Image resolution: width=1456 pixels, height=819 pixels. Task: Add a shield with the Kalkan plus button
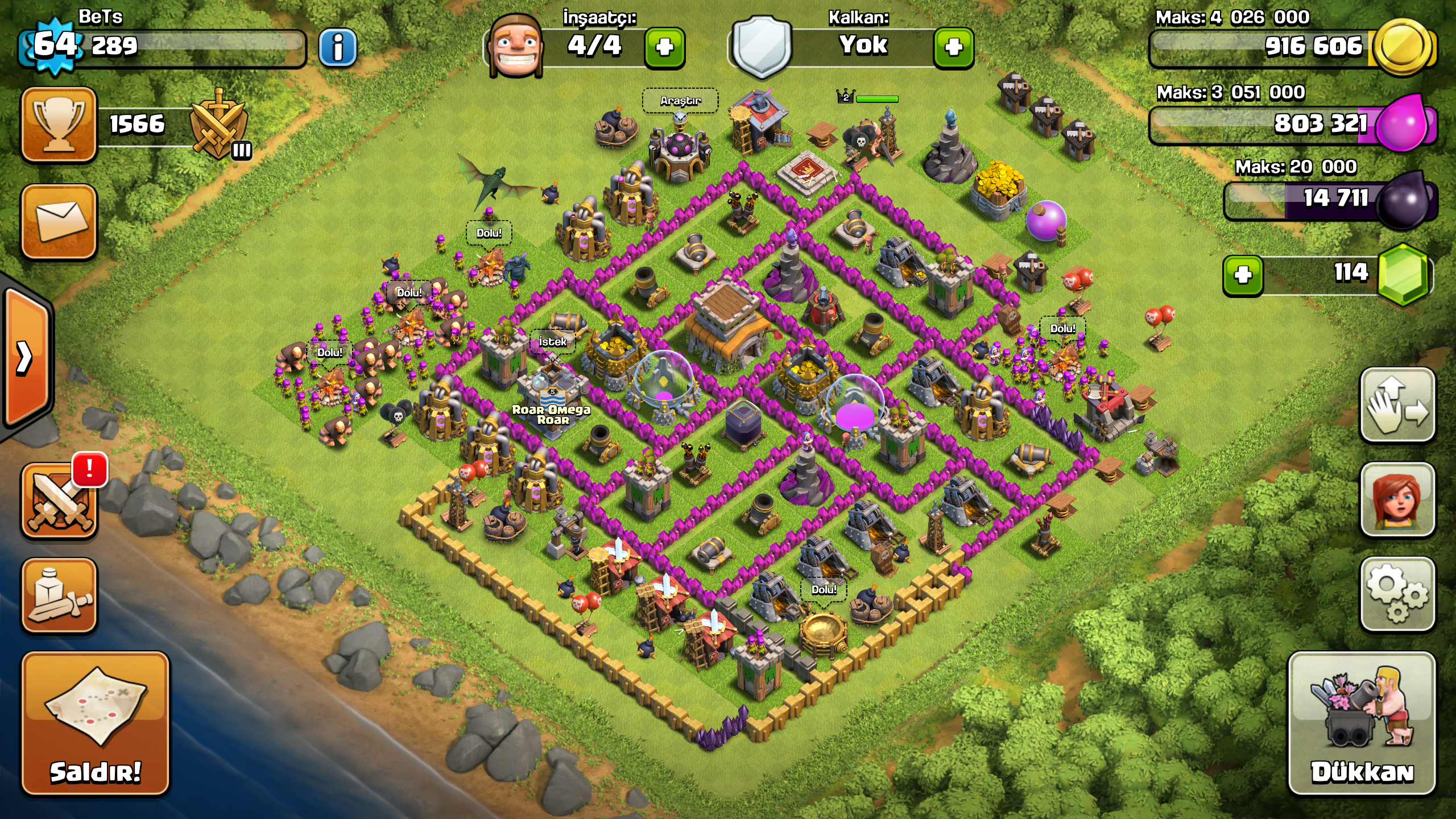[953, 47]
